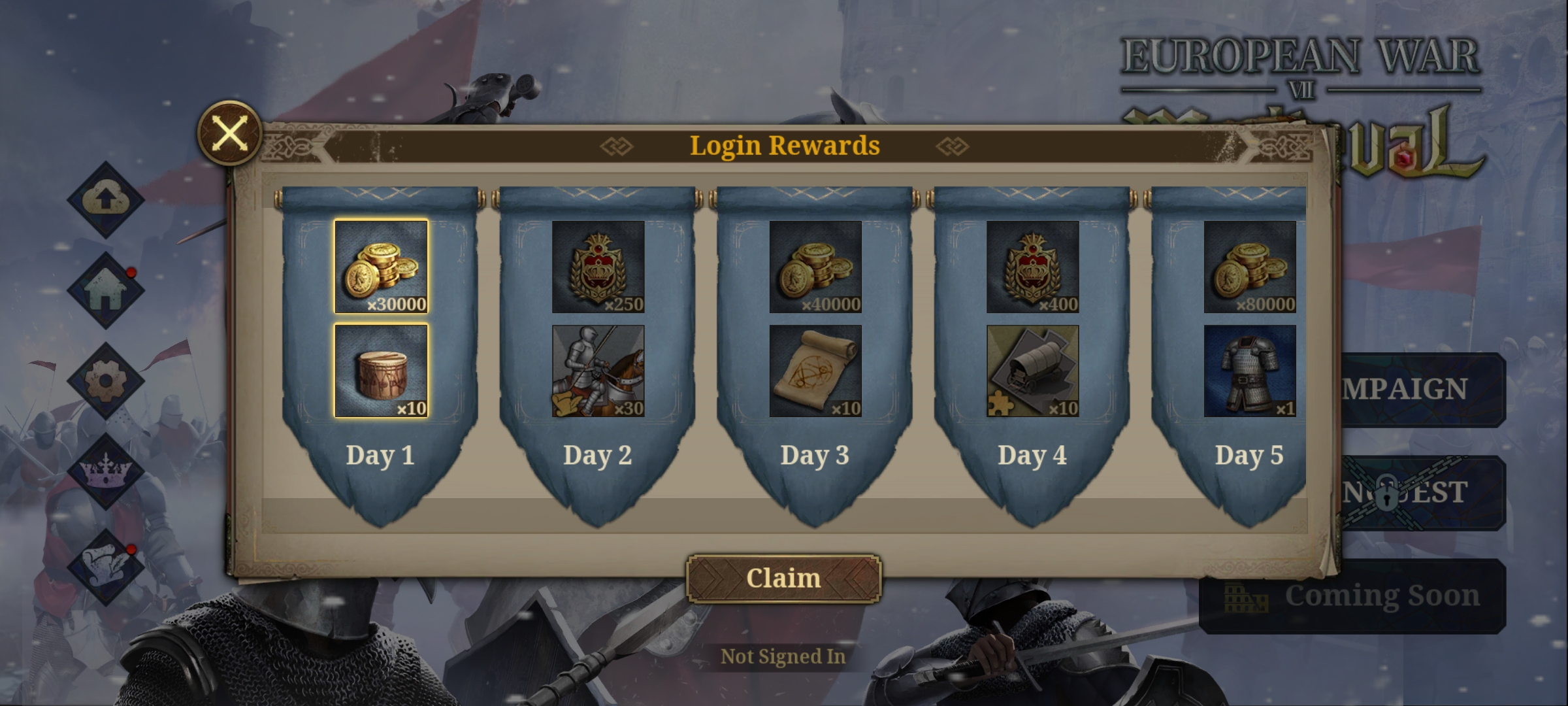The width and height of the screenshot is (1568, 706).
Task: Tap Day 2 crown medal x250 reward
Action: click(x=598, y=267)
